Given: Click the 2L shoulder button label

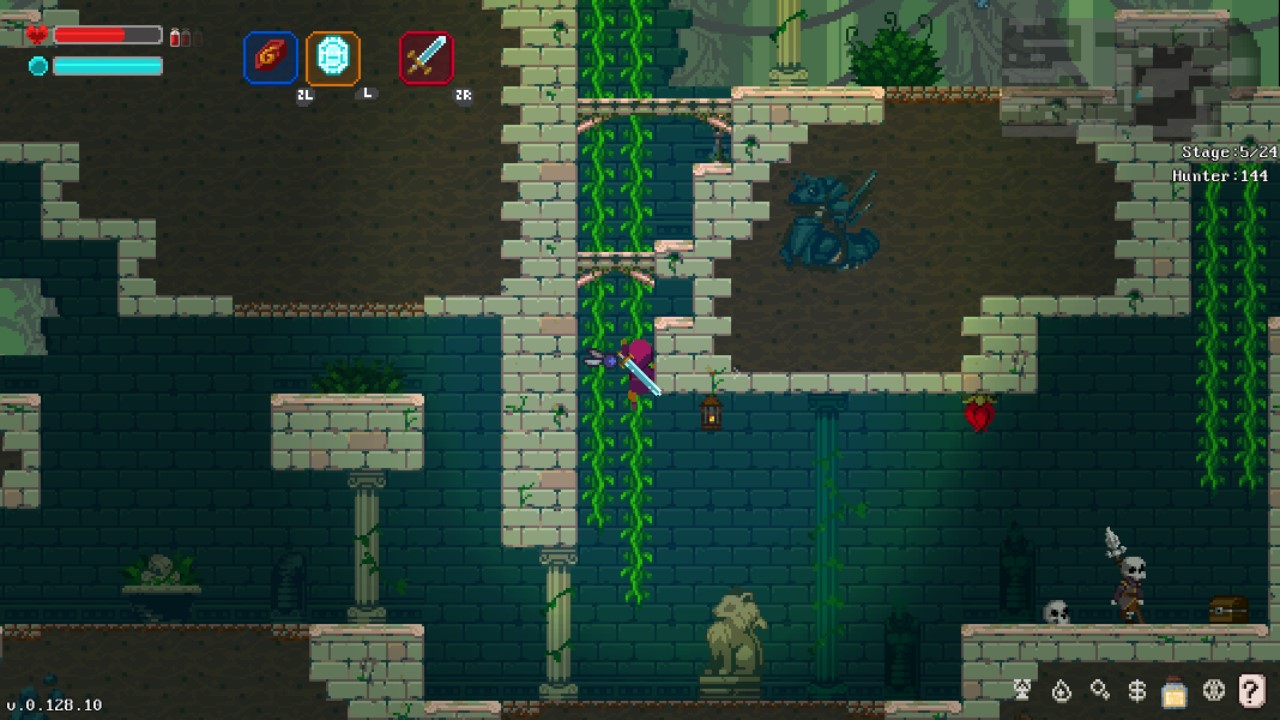Looking at the screenshot, I should click(305, 97).
